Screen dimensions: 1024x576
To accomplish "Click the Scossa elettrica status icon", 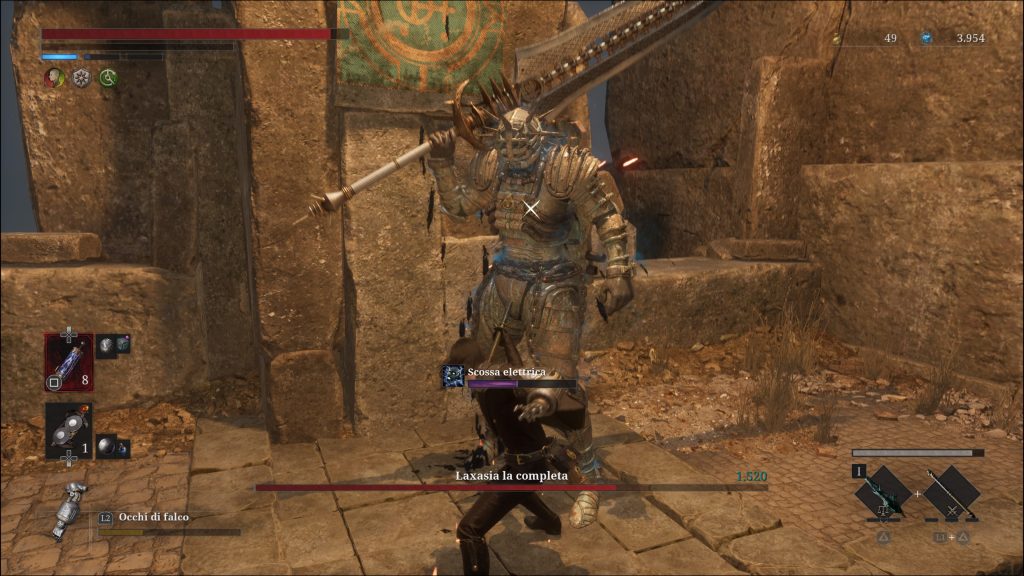I will click(452, 376).
